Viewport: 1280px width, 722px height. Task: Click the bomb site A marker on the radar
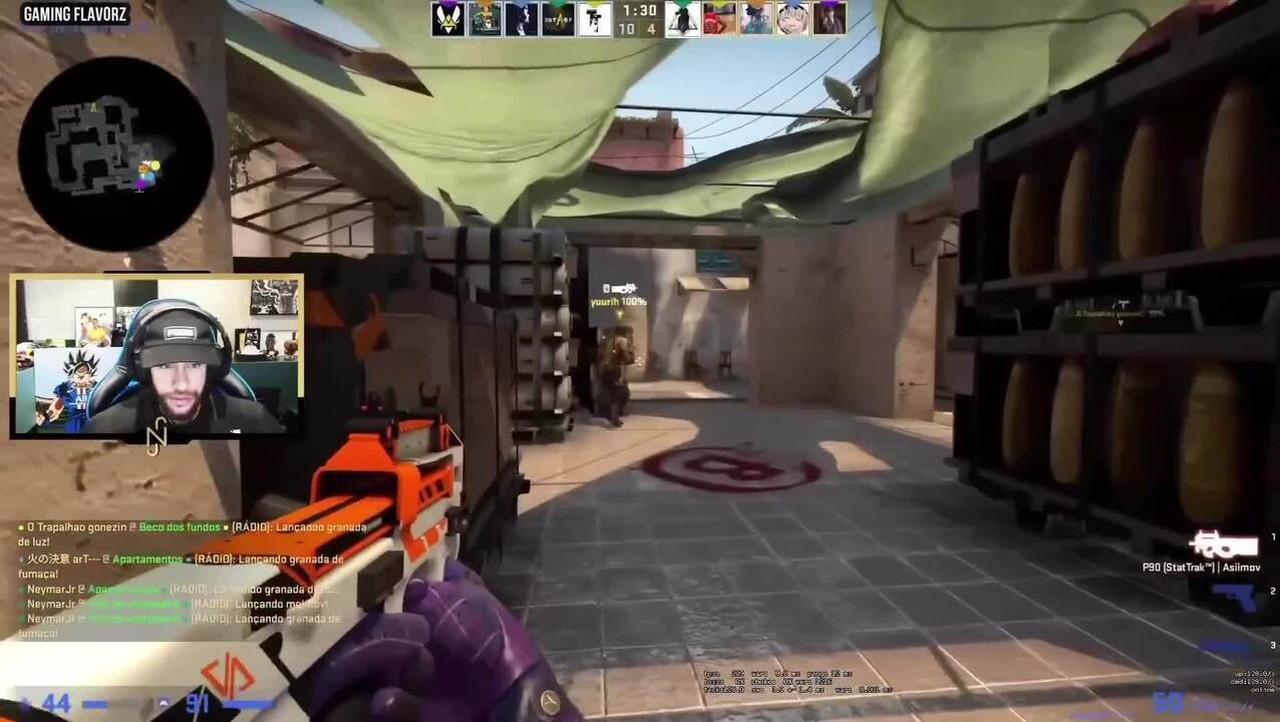click(x=93, y=107)
